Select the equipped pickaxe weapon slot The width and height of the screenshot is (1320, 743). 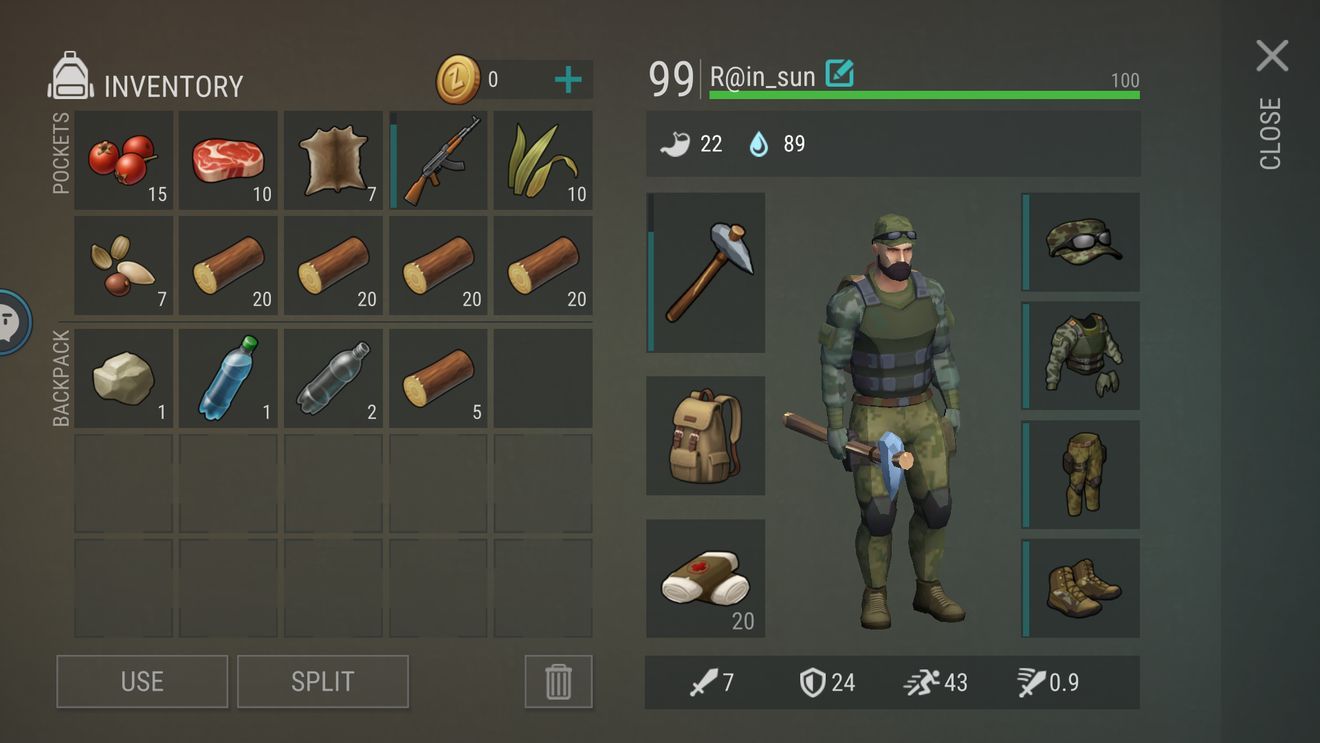(x=706, y=273)
